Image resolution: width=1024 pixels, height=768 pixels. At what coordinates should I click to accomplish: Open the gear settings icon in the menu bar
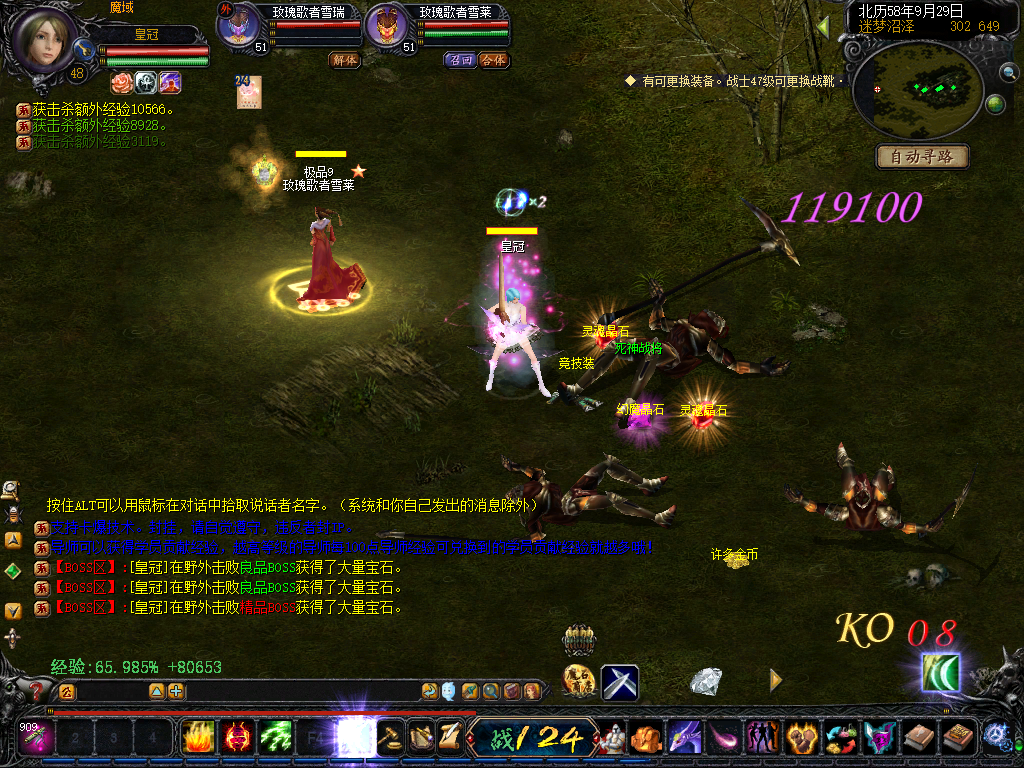point(996,737)
